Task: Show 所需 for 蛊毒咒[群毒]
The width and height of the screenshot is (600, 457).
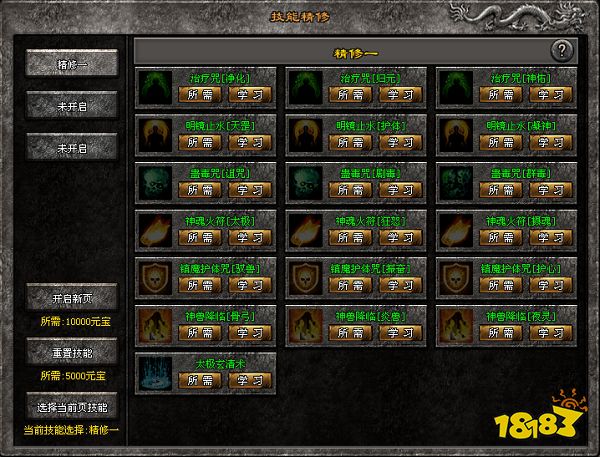Action: (x=499, y=189)
